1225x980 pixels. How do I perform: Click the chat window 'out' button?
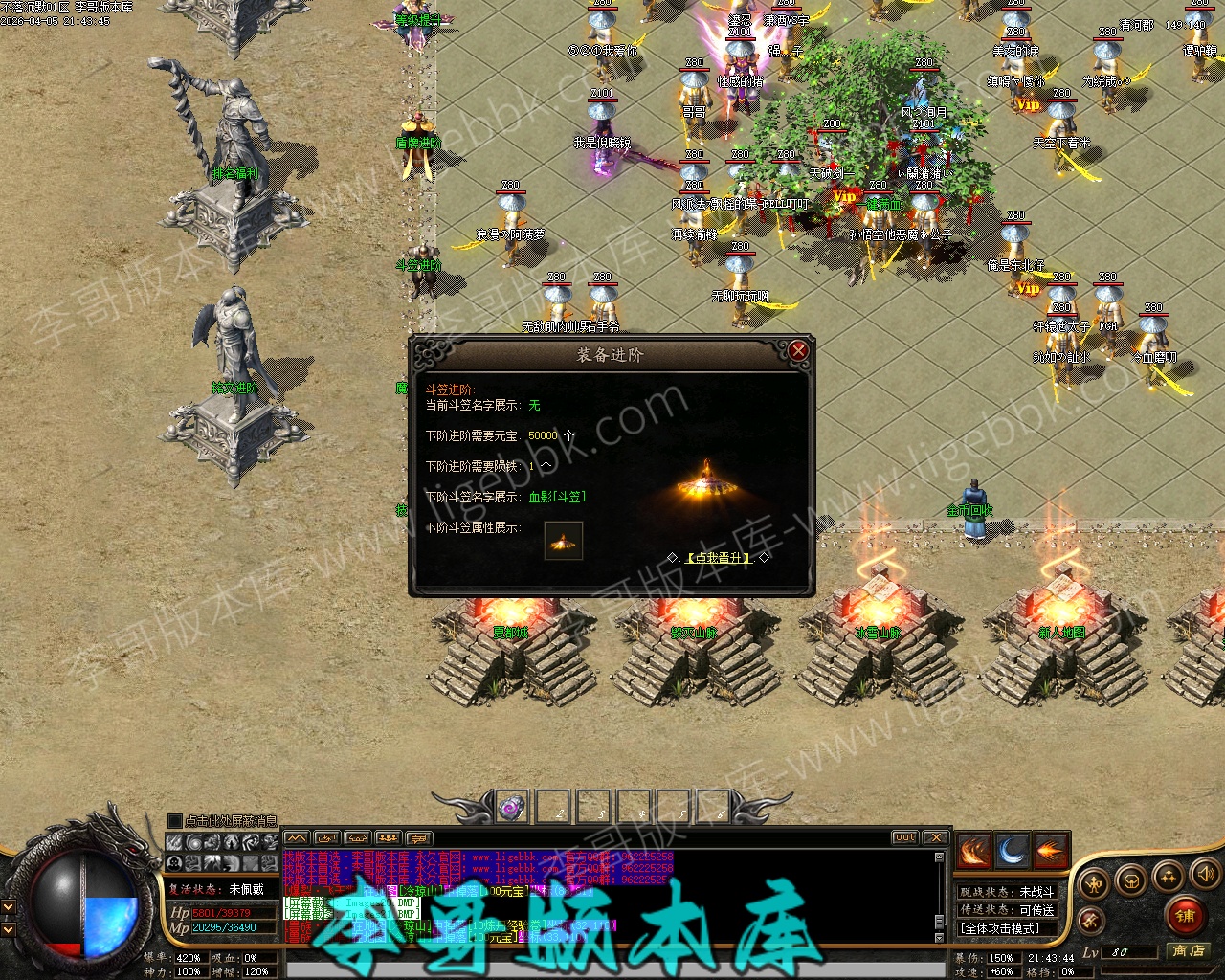pyautogui.click(x=904, y=837)
